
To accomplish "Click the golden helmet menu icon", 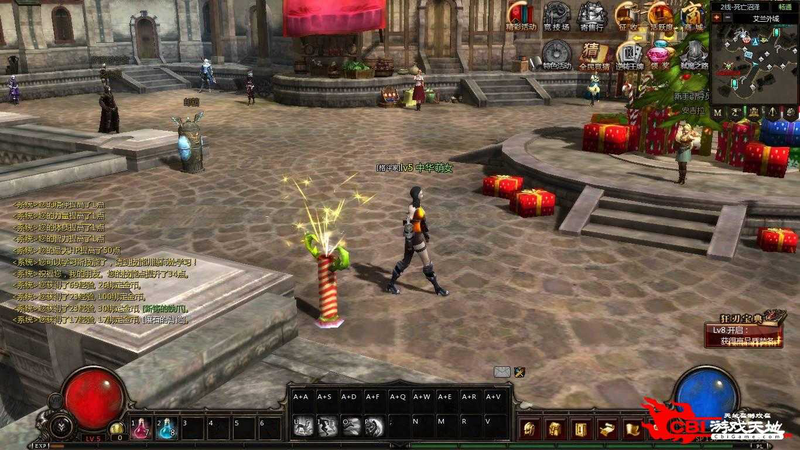I will tap(530, 429).
